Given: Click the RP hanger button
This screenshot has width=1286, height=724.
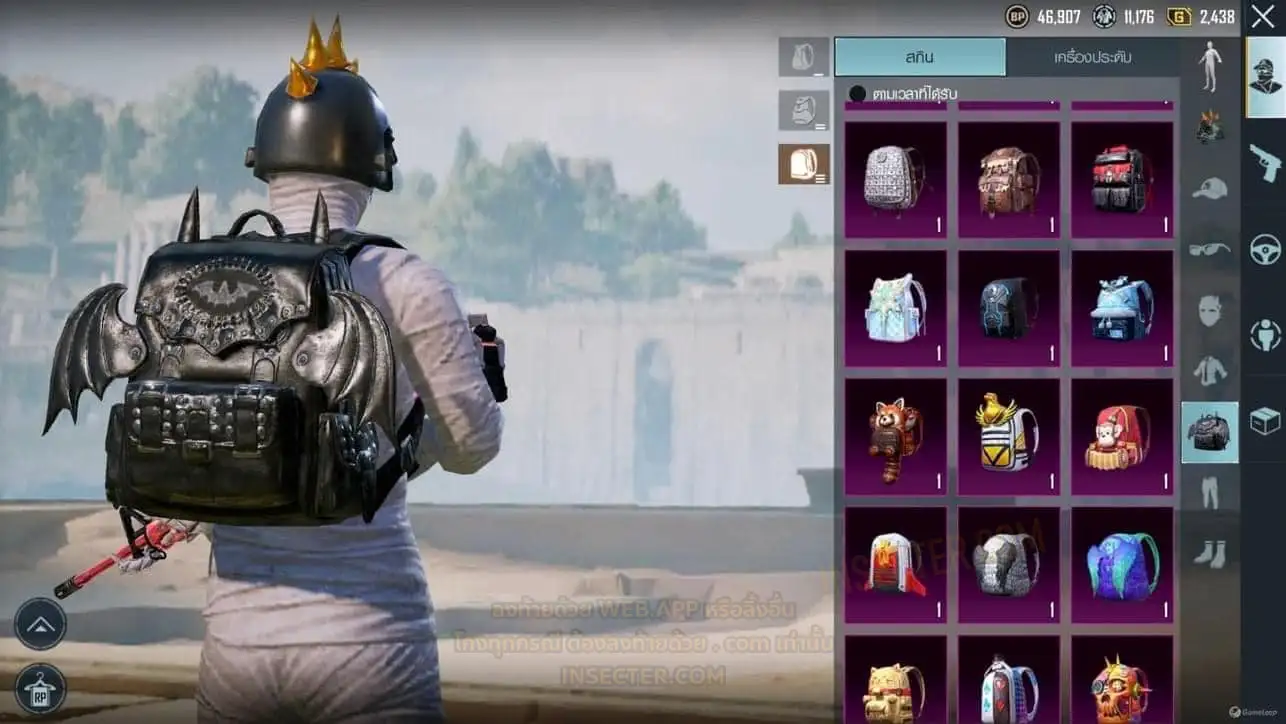Looking at the screenshot, I should click(41, 689).
